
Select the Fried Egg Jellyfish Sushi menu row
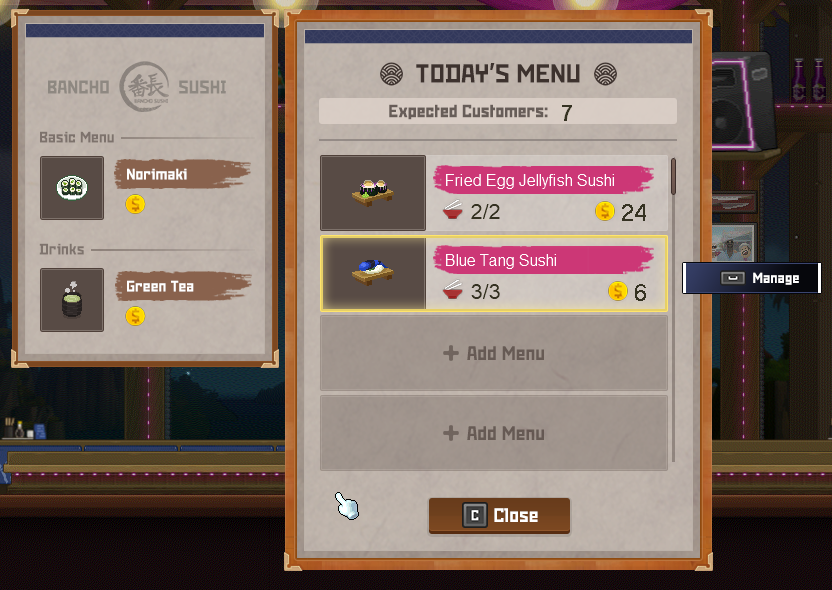tap(494, 193)
